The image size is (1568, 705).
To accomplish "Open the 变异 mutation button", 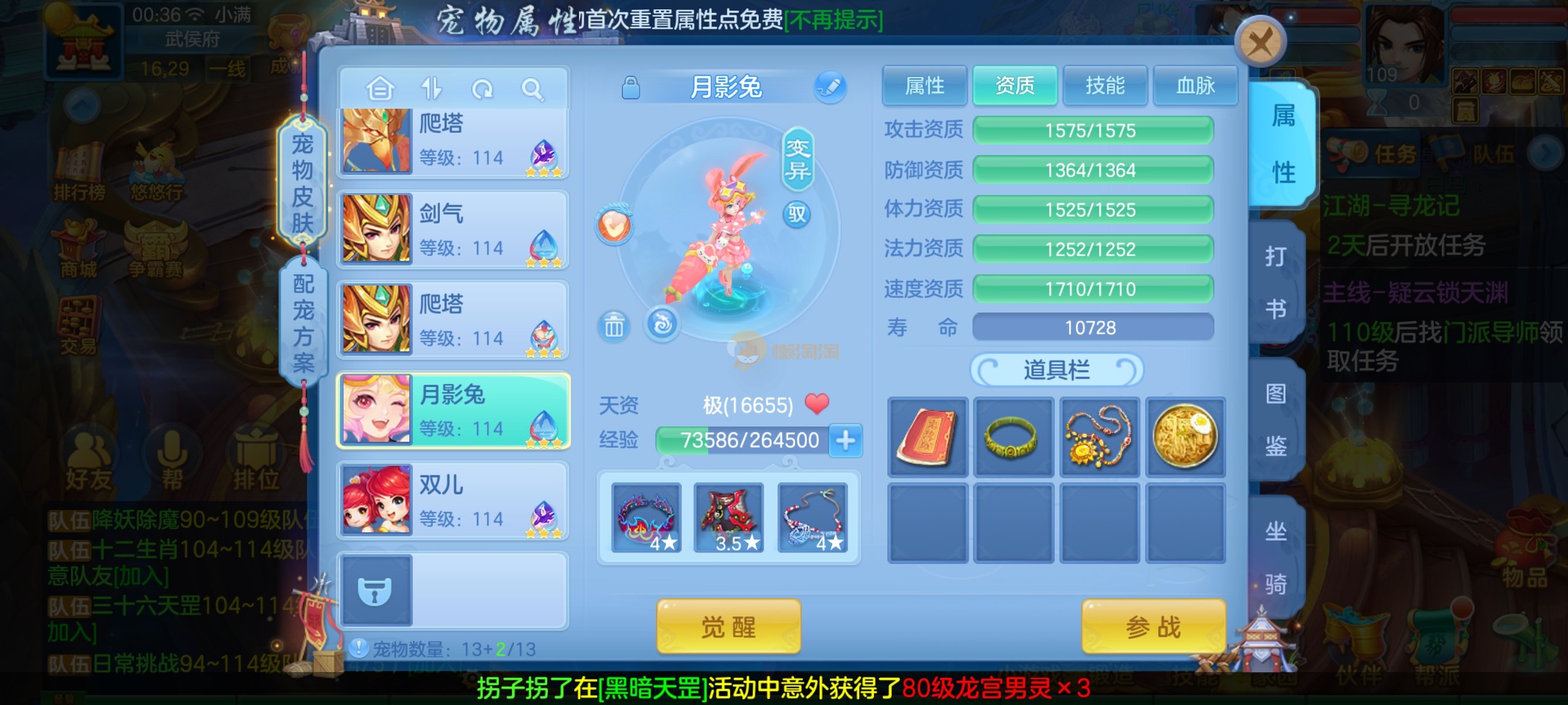I will point(797,159).
